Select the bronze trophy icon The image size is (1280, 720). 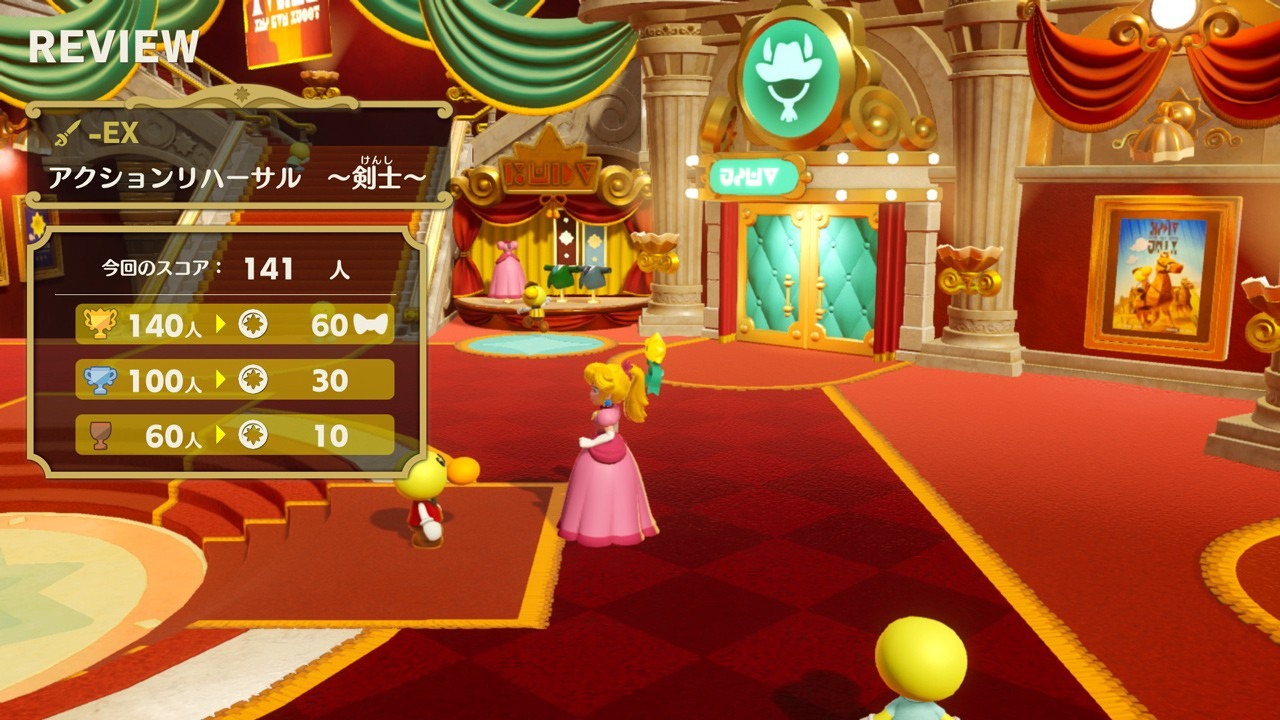pyautogui.click(x=102, y=436)
